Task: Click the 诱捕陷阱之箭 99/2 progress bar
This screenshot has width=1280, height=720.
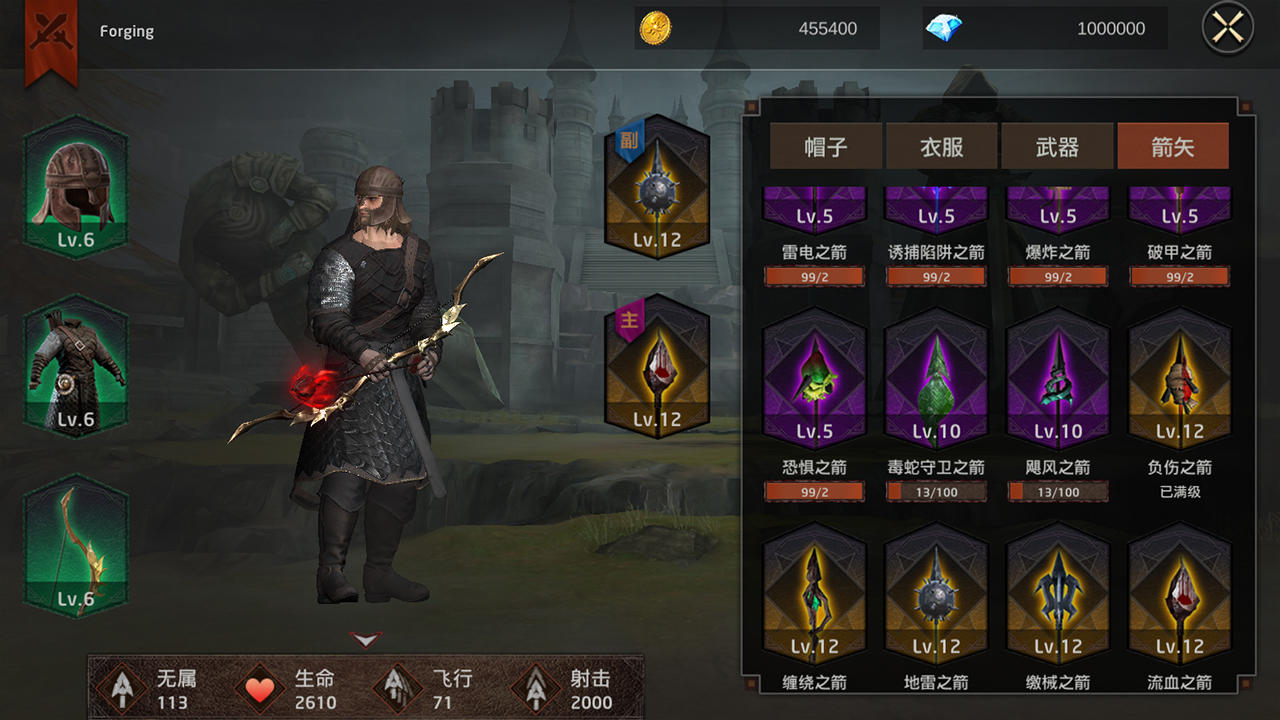Action: coord(936,276)
